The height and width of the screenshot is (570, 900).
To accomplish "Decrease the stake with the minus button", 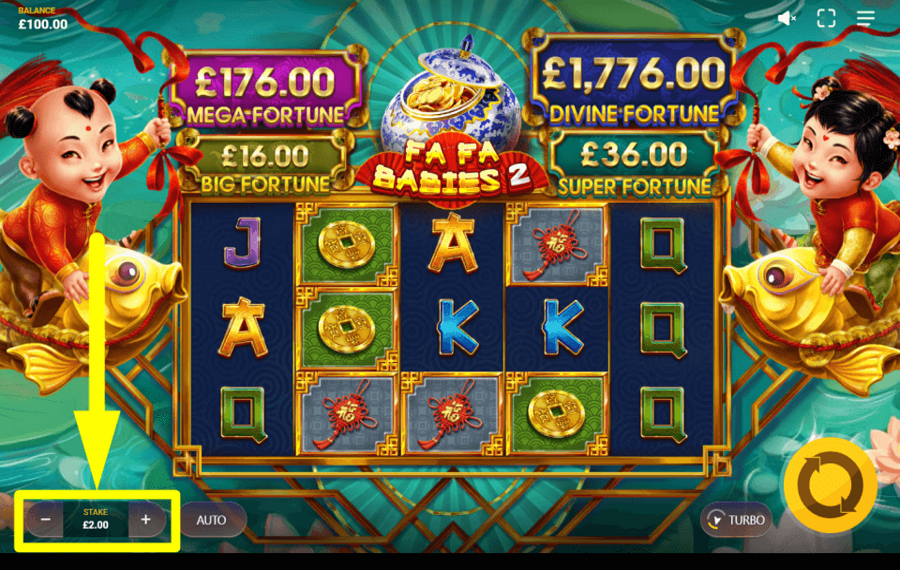I will click(46, 520).
